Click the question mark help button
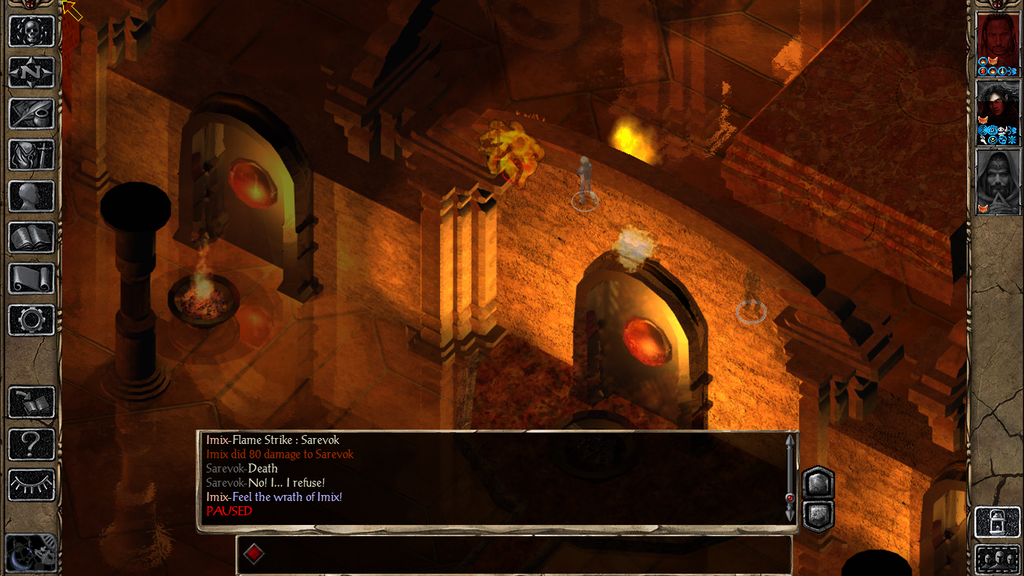Viewport: 1024px width, 576px height. [x=31, y=443]
